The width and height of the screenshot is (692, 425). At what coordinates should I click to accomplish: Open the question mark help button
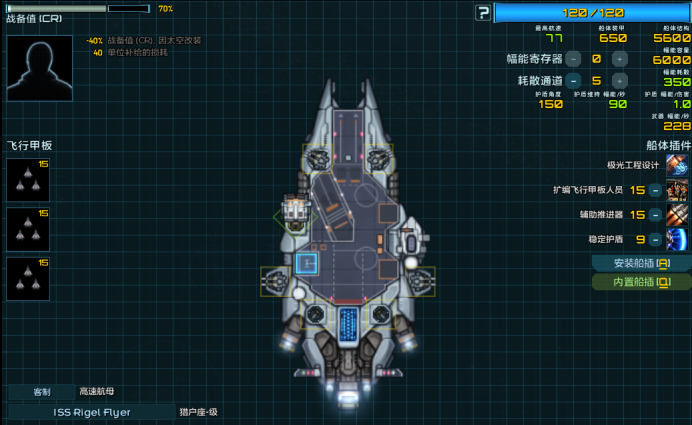pyautogui.click(x=484, y=13)
